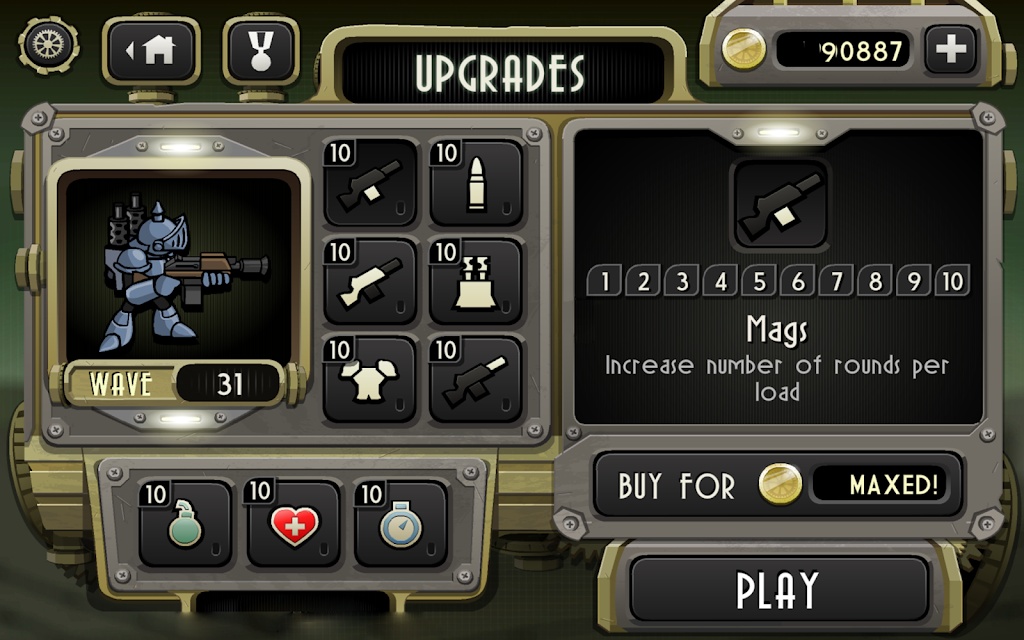Add more coins with the plus button
The image size is (1024, 640).
pos(948,49)
